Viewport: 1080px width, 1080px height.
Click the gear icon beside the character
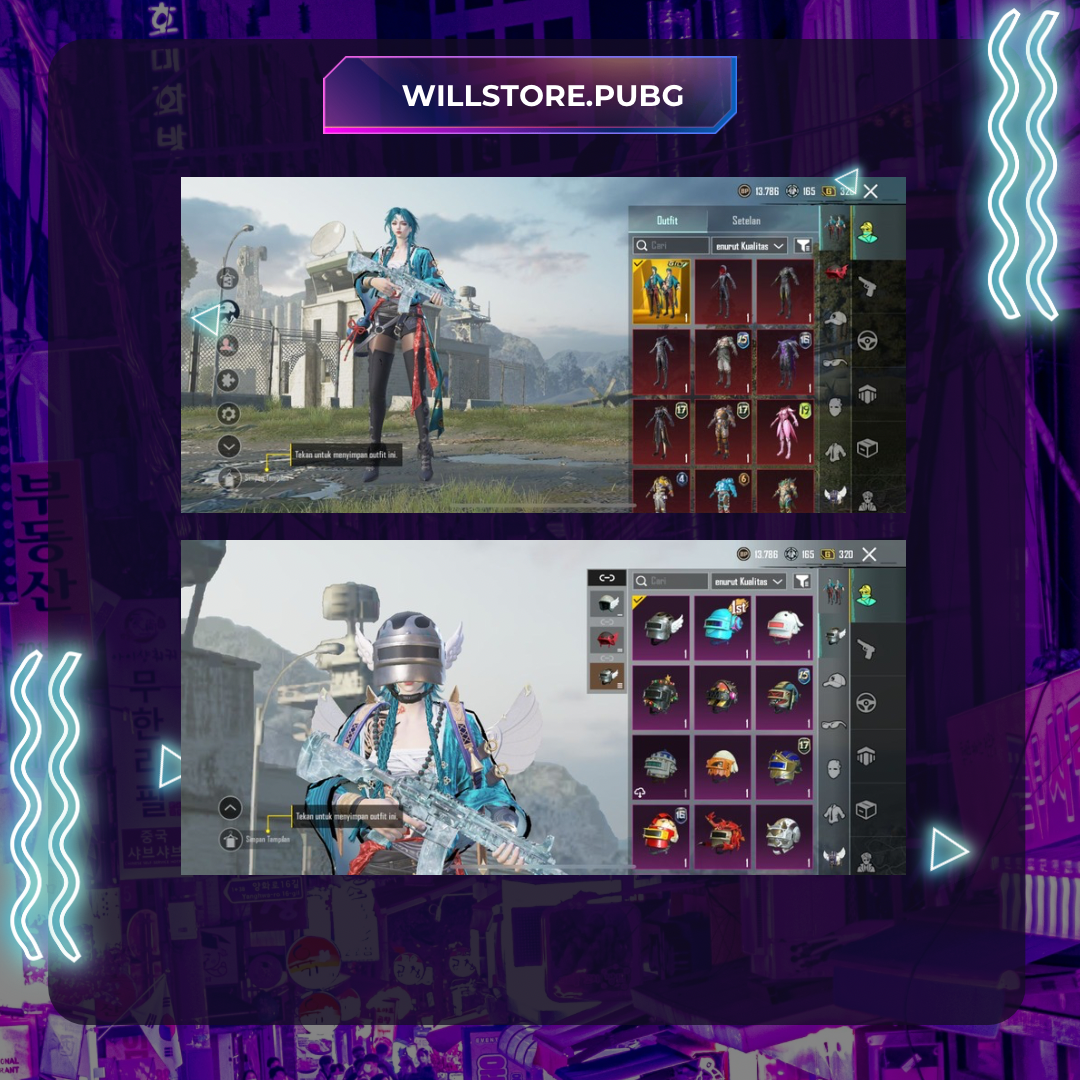[229, 413]
